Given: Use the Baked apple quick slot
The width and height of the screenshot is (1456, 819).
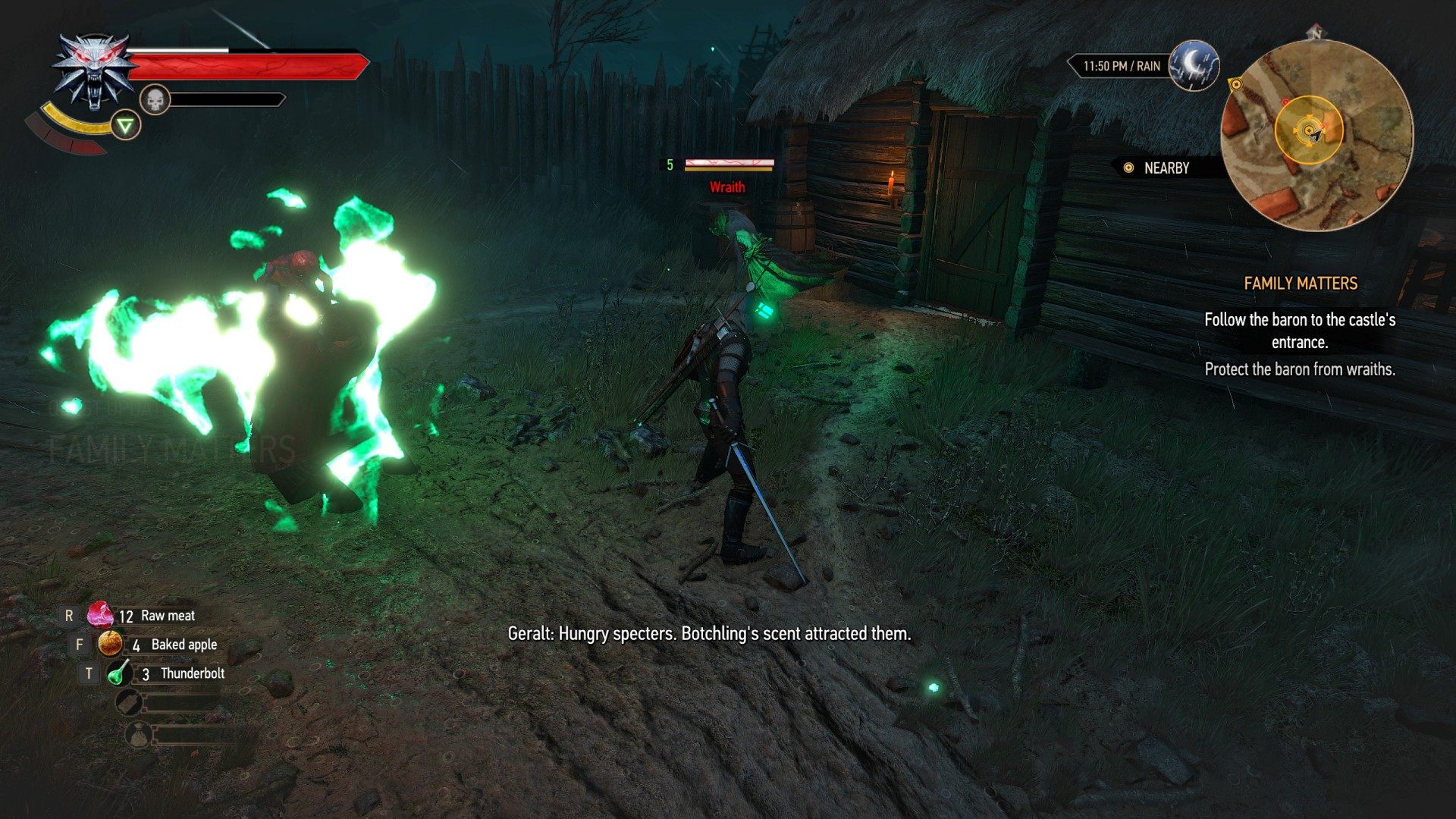Looking at the screenshot, I should coord(111,645).
